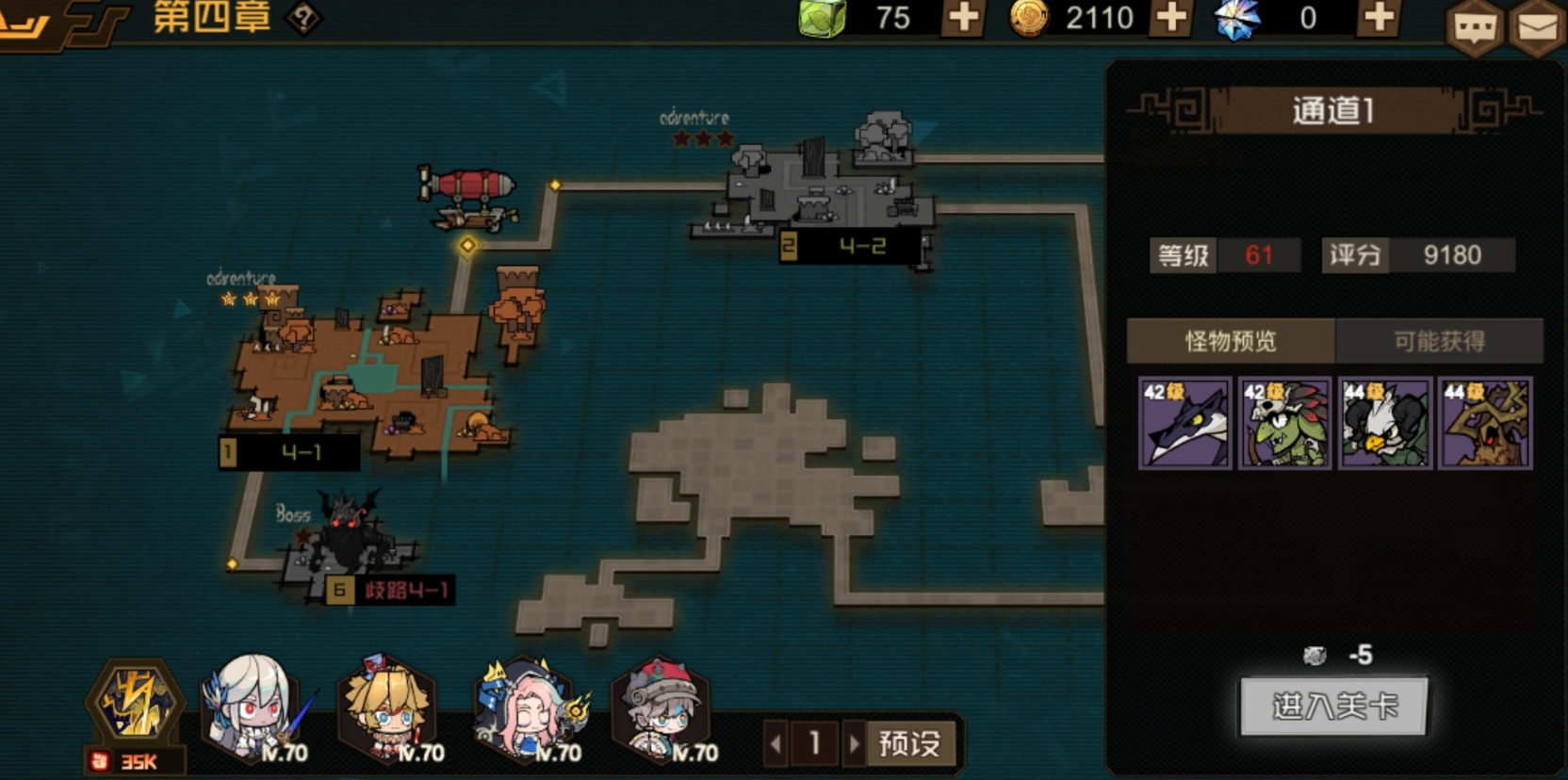This screenshot has height=780, width=1568.
Task: Open the lightning team power emblem
Action: coord(137,702)
